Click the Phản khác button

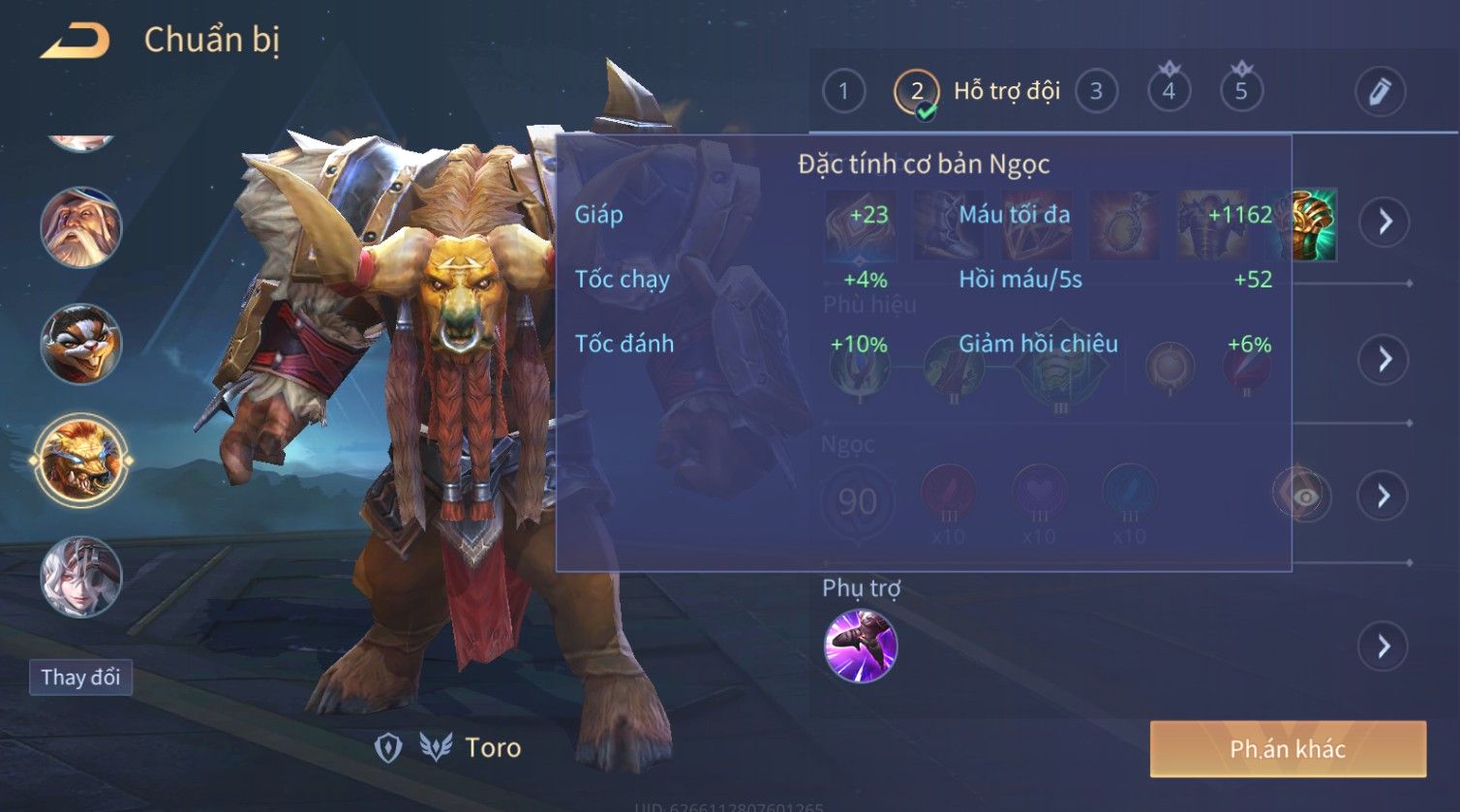[x=1288, y=748]
